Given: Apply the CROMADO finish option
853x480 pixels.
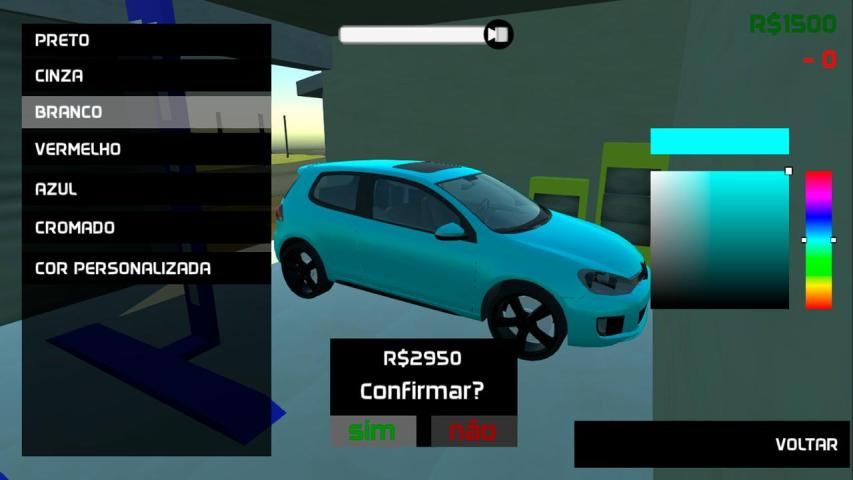Looking at the screenshot, I should [146, 228].
